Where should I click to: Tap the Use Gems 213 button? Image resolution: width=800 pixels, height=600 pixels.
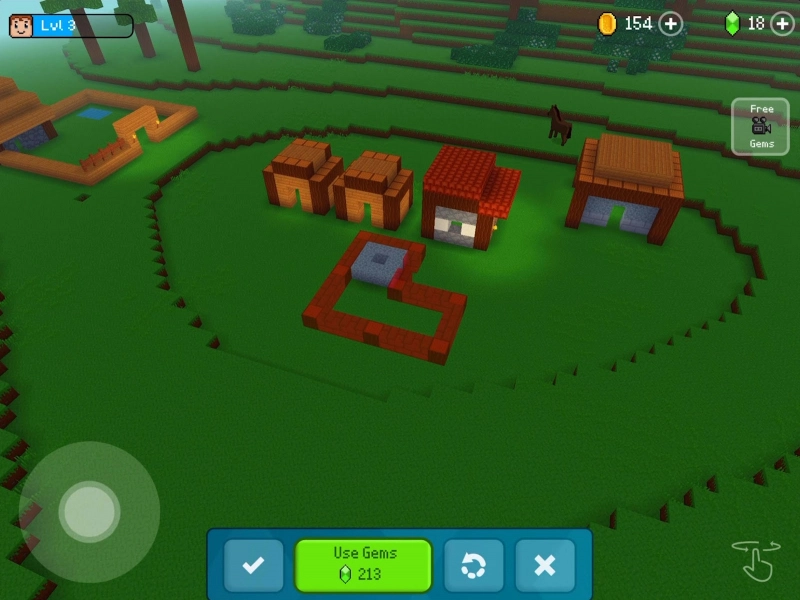[x=363, y=565]
